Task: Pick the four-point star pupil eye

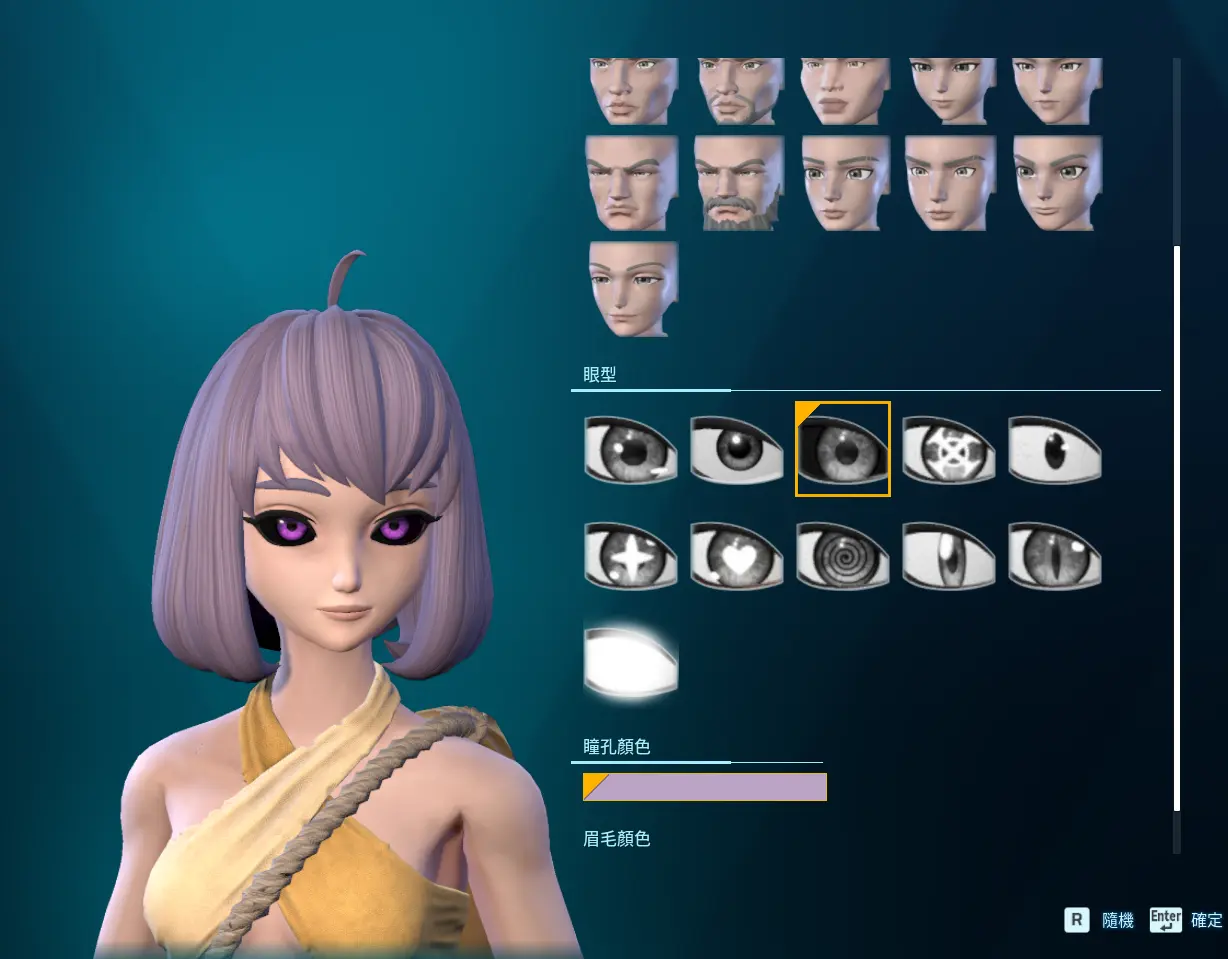Action: 630,556
